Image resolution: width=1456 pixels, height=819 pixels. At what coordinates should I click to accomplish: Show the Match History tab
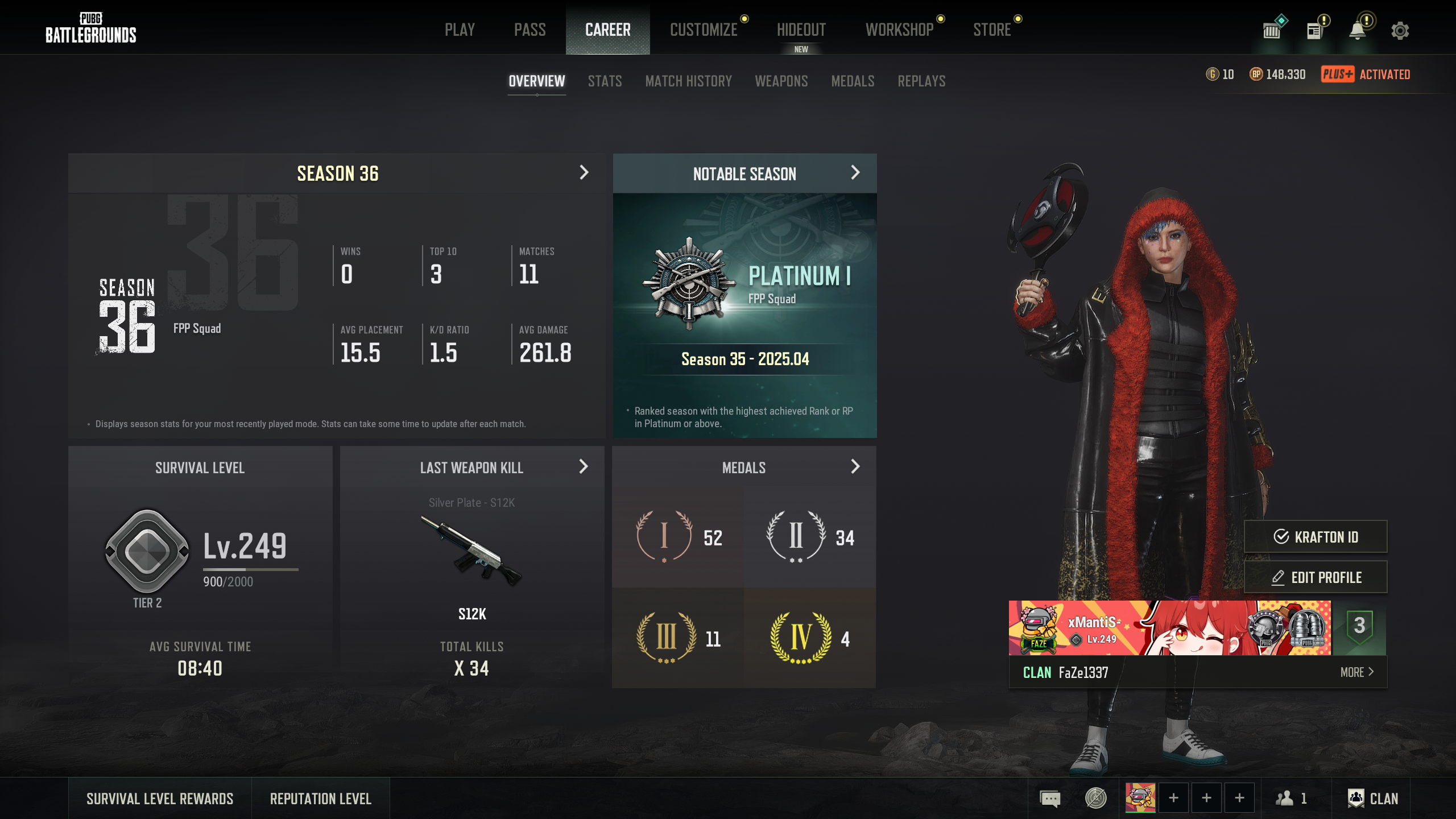(x=688, y=81)
